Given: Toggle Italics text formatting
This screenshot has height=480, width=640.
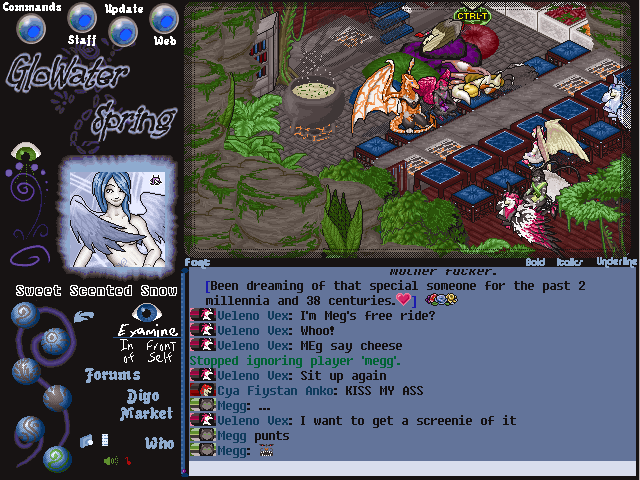Looking at the screenshot, I should click(572, 262).
